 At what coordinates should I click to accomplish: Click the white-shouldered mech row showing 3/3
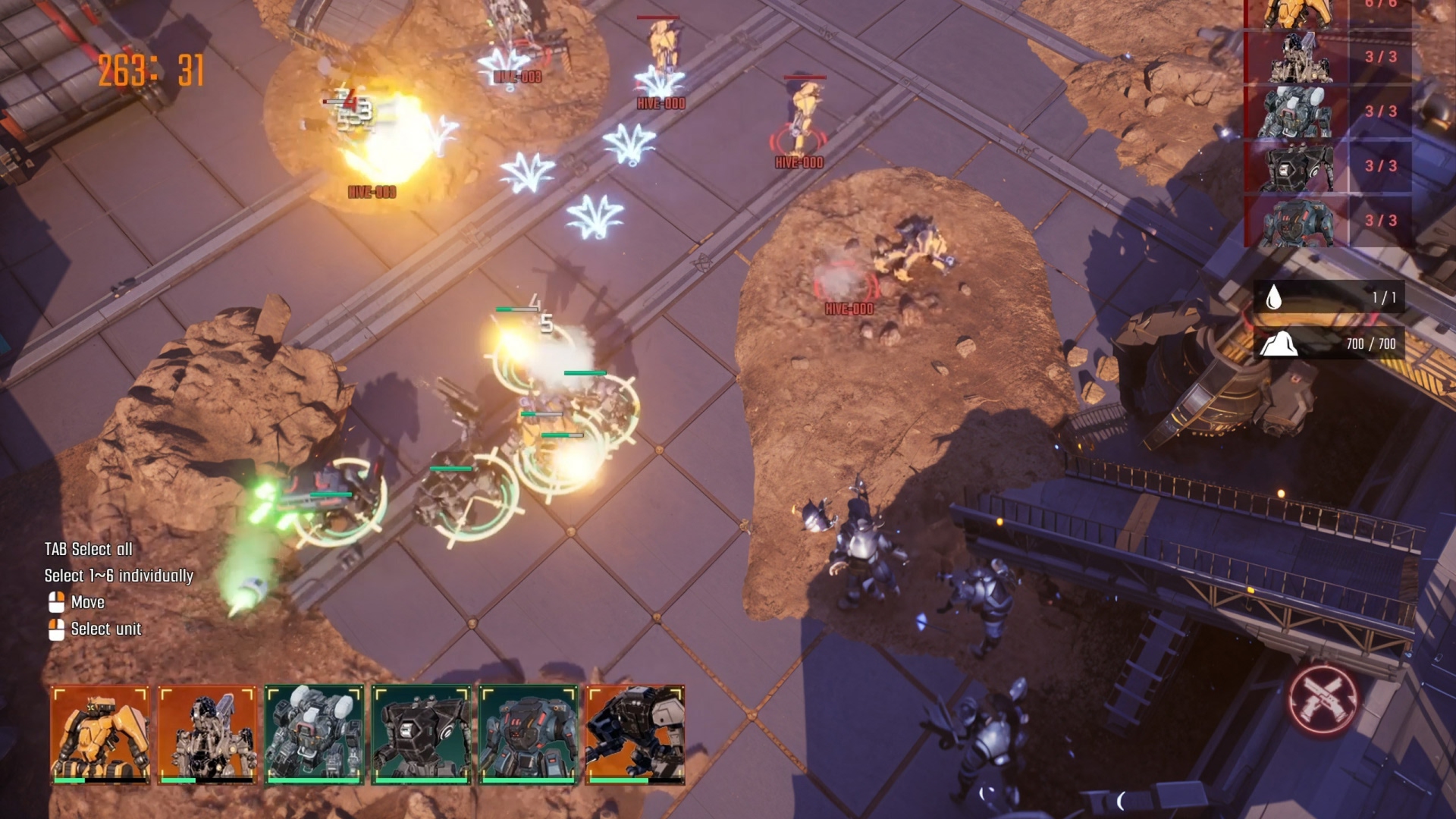tap(1327, 111)
